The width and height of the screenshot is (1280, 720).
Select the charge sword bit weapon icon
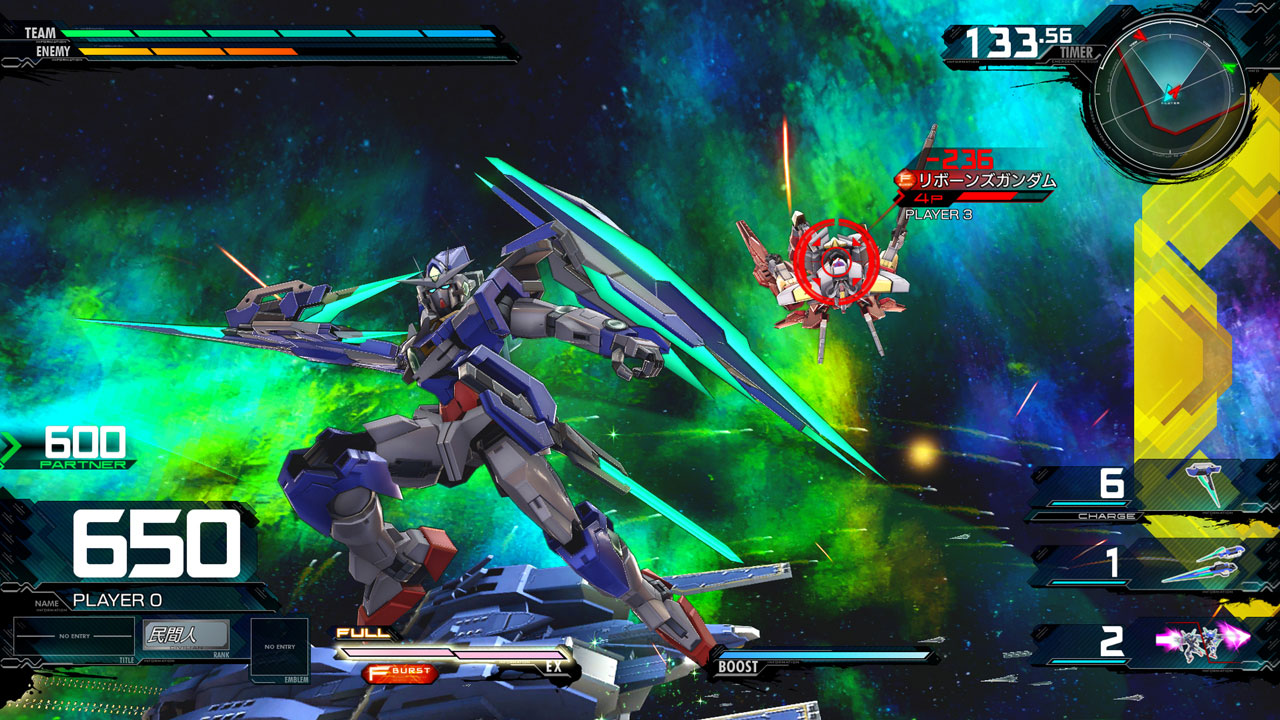tap(1203, 483)
